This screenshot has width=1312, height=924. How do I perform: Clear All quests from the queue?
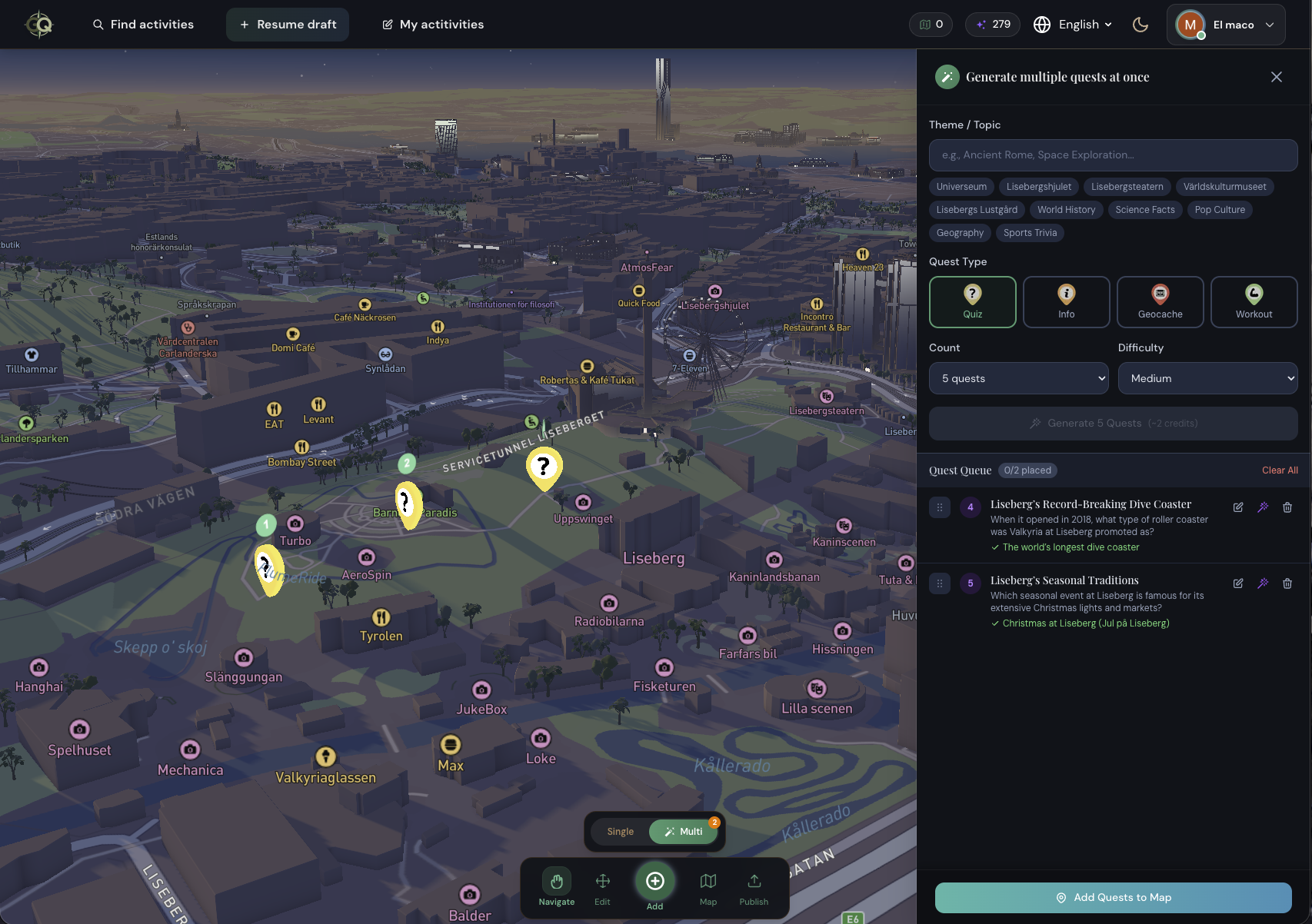[1279, 470]
